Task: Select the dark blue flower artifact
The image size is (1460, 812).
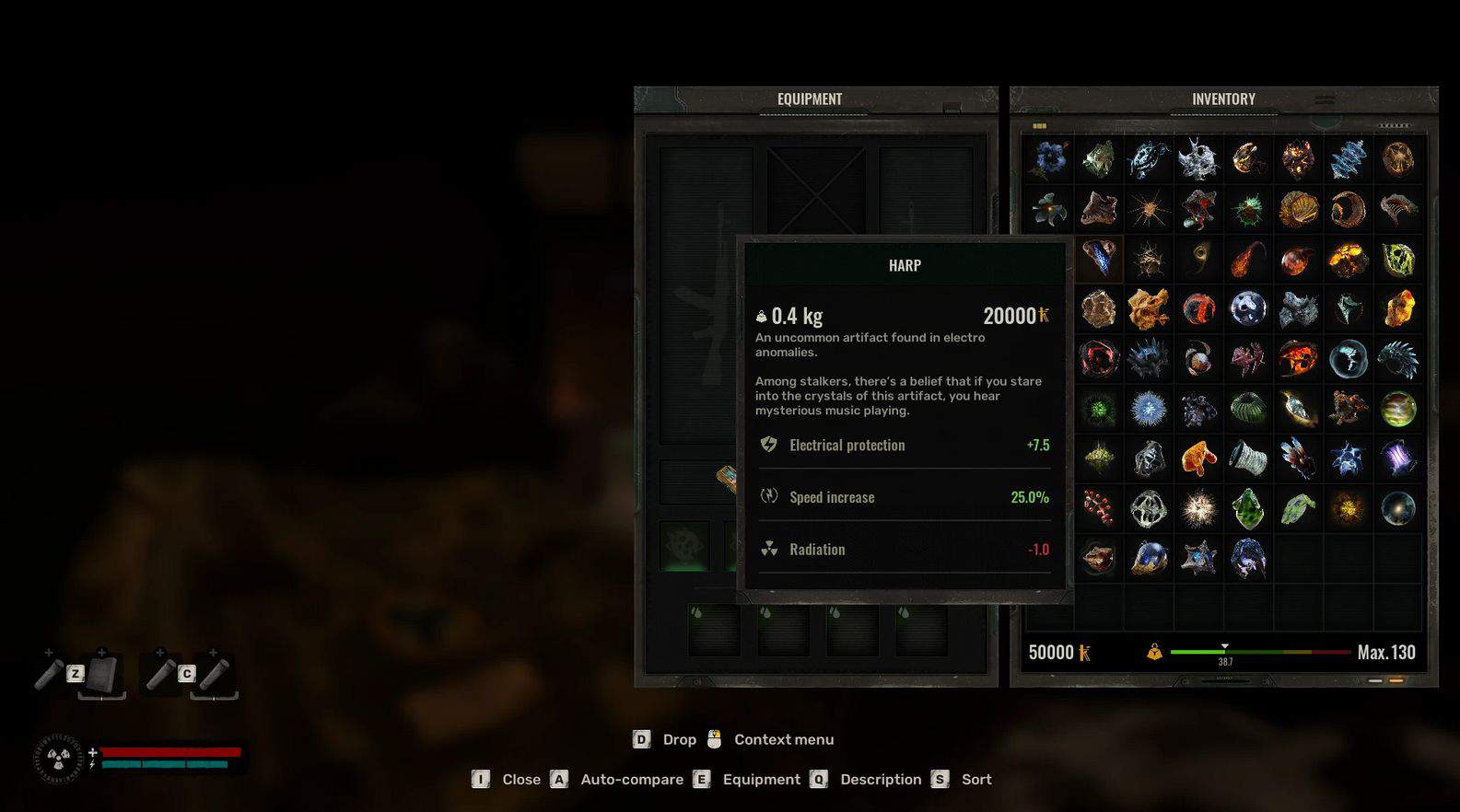Action: 1049,159
